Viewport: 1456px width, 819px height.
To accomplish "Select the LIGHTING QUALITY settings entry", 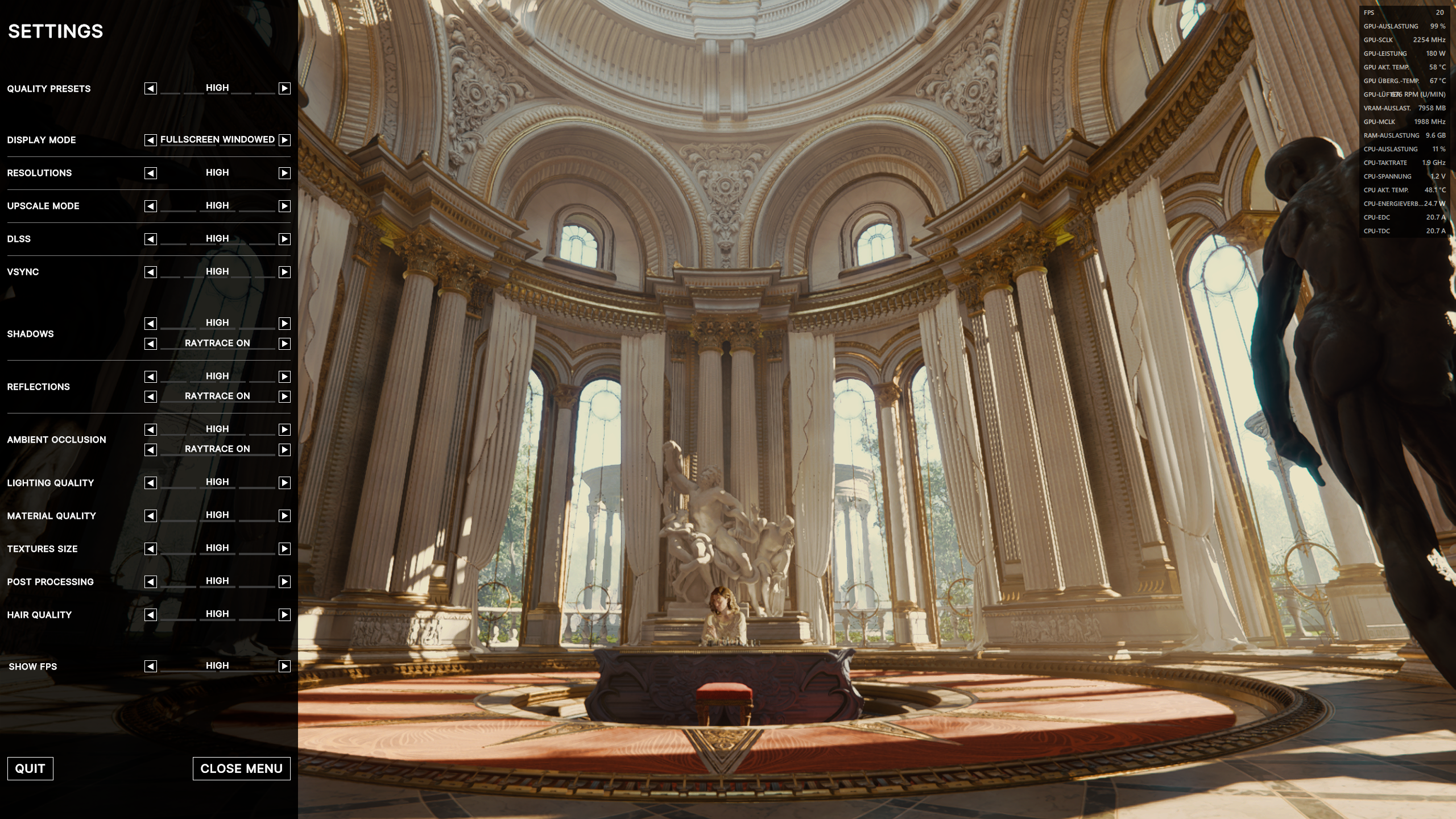I will [x=51, y=482].
